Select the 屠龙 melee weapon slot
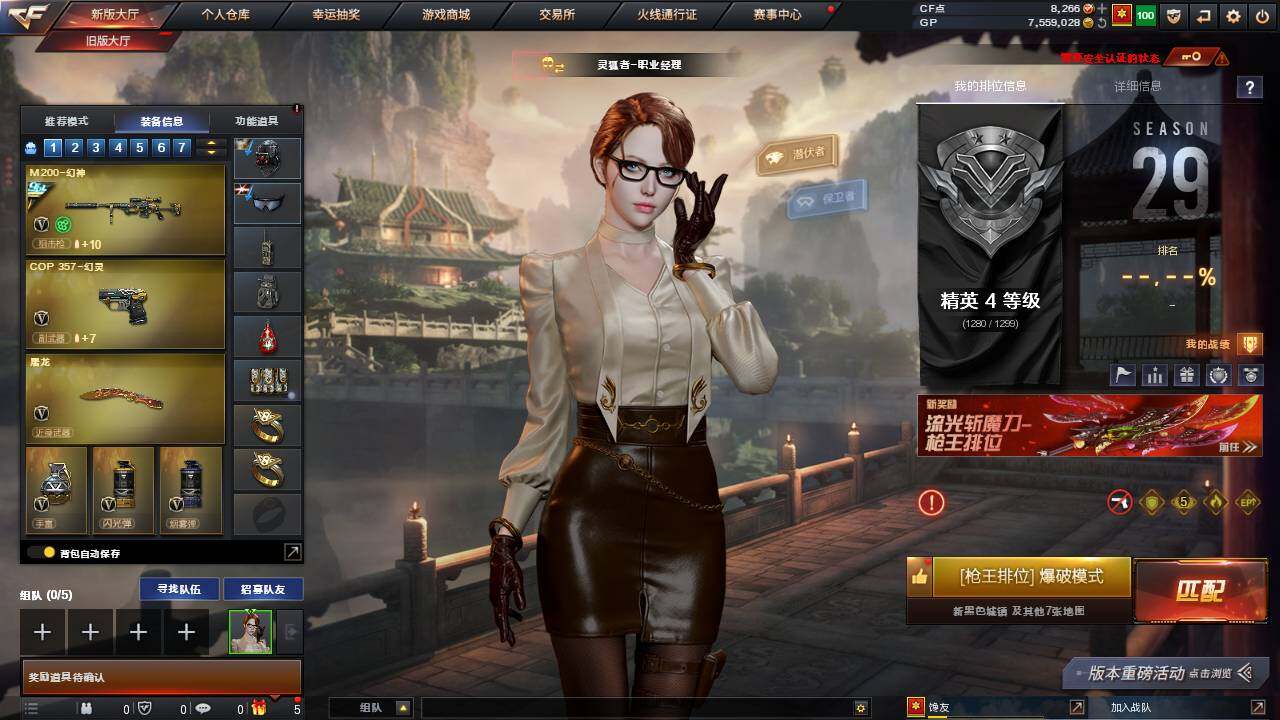The height and width of the screenshot is (720, 1280). pyautogui.click(x=125, y=397)
